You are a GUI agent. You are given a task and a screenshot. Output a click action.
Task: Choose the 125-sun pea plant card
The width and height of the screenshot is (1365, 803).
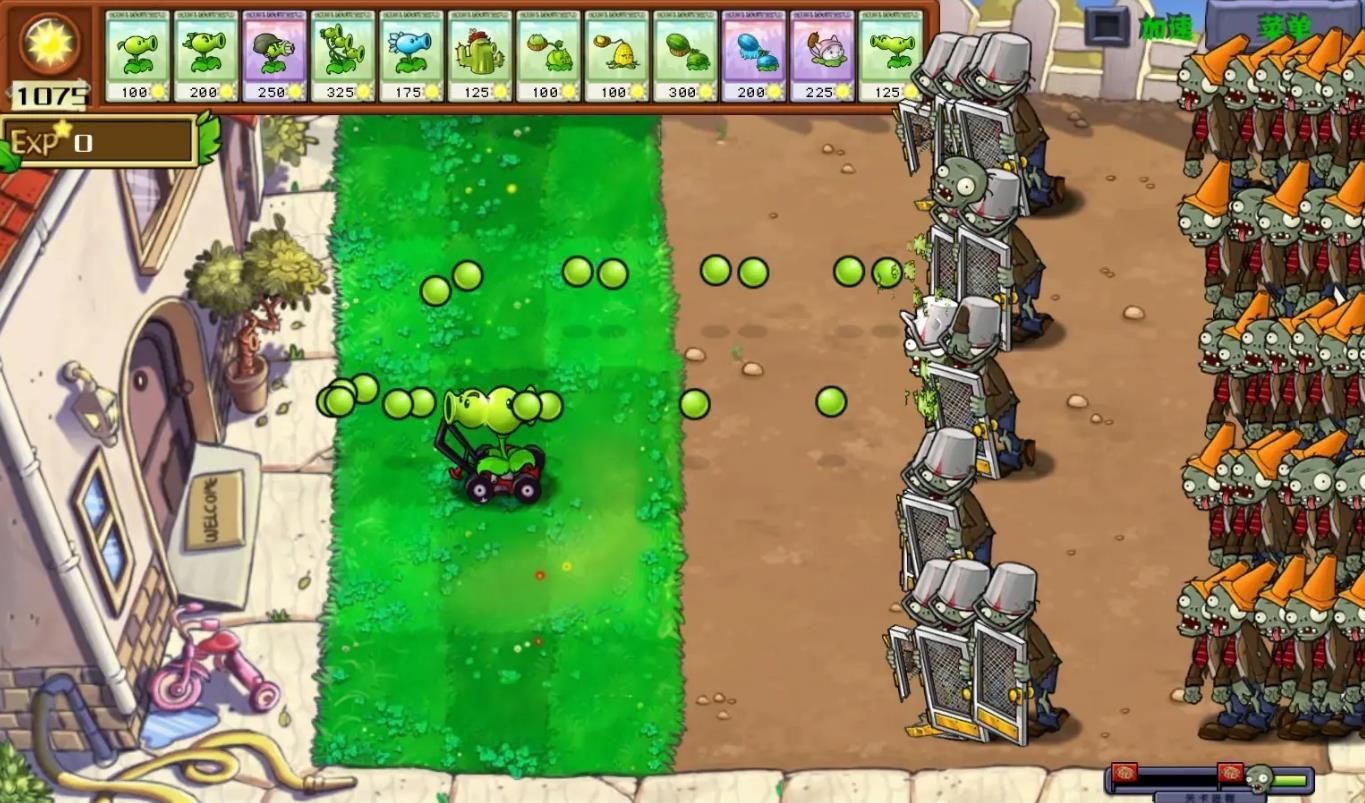point(890,56)
